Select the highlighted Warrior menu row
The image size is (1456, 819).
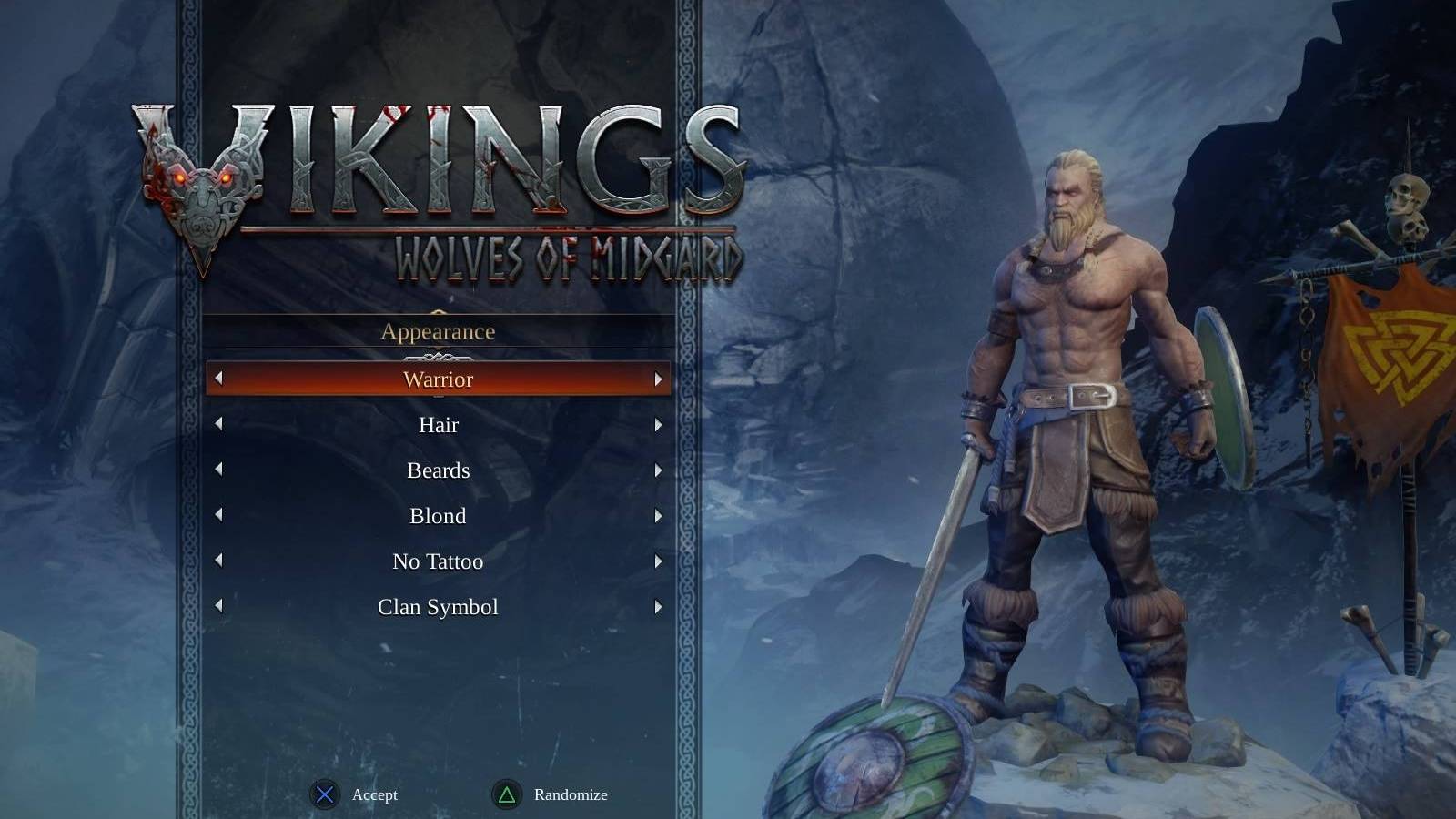439,379
